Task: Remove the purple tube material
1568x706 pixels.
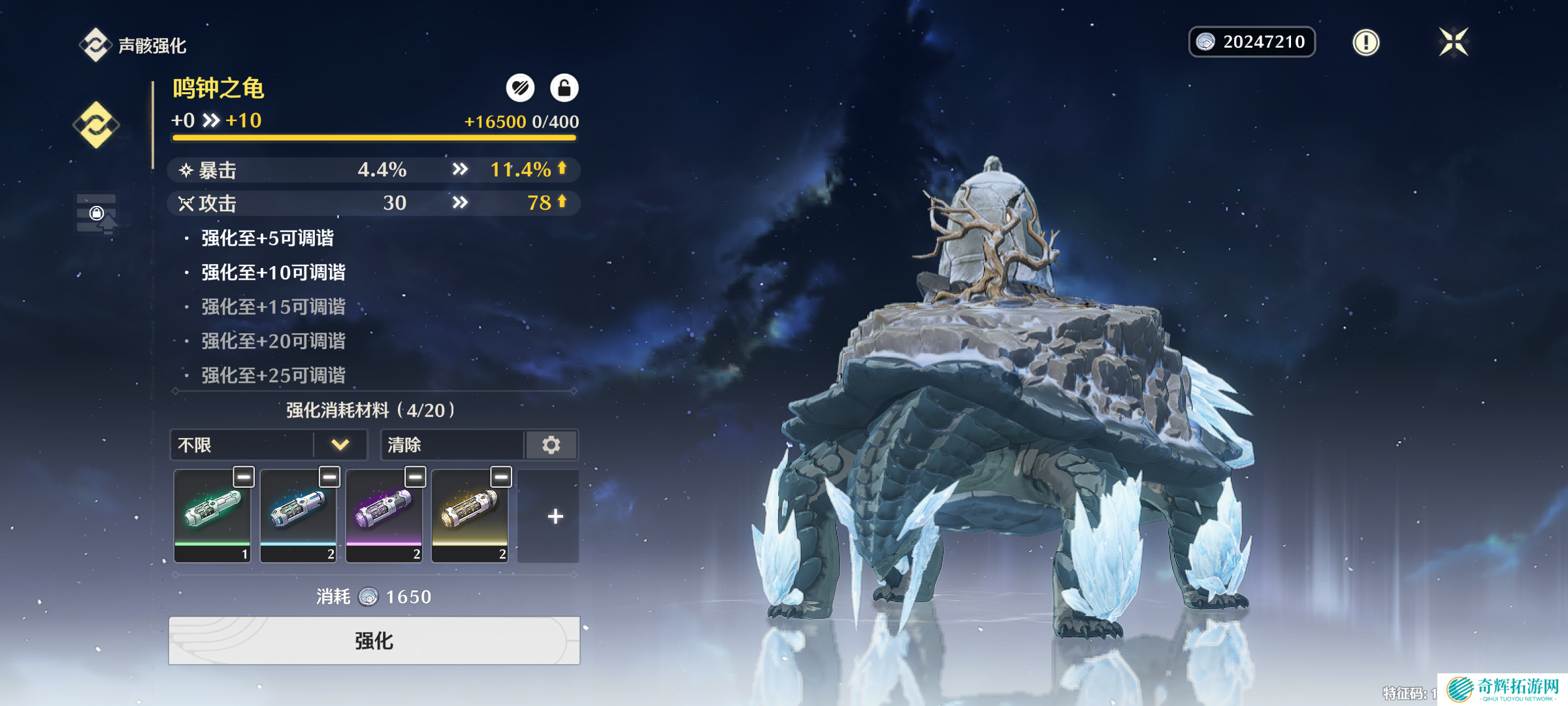Action: 415,477
